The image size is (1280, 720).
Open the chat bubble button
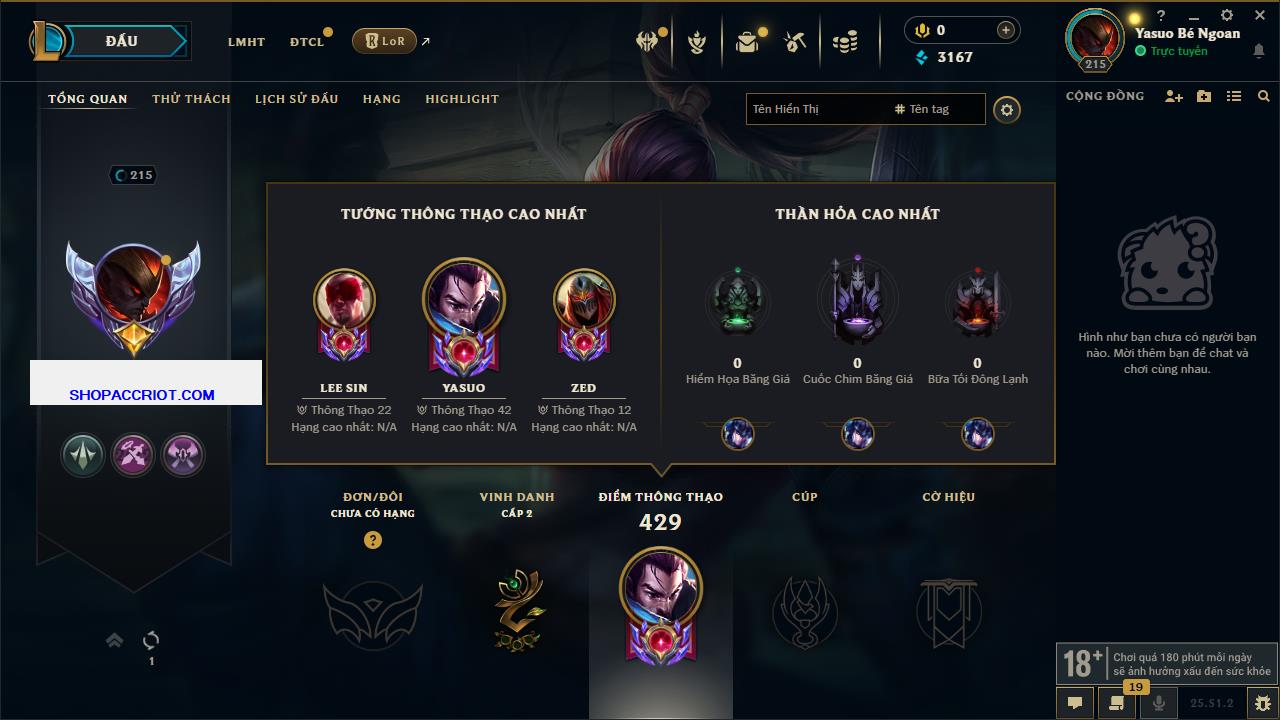(1075, 703)
